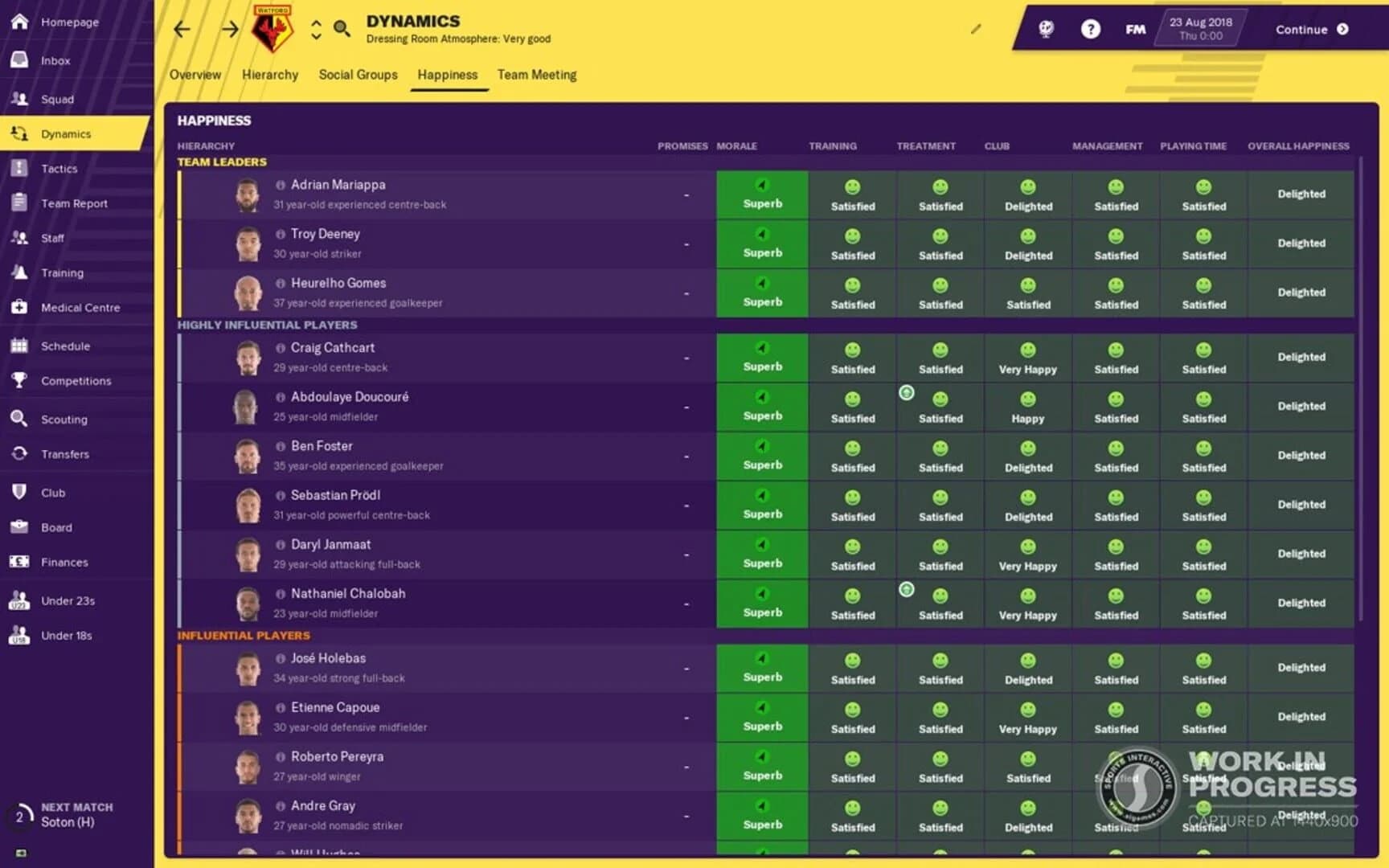This screenshot has height=868, width=1389.
Task: View the info icon beside Troy Deeney
Action: [x=279, y=234]
